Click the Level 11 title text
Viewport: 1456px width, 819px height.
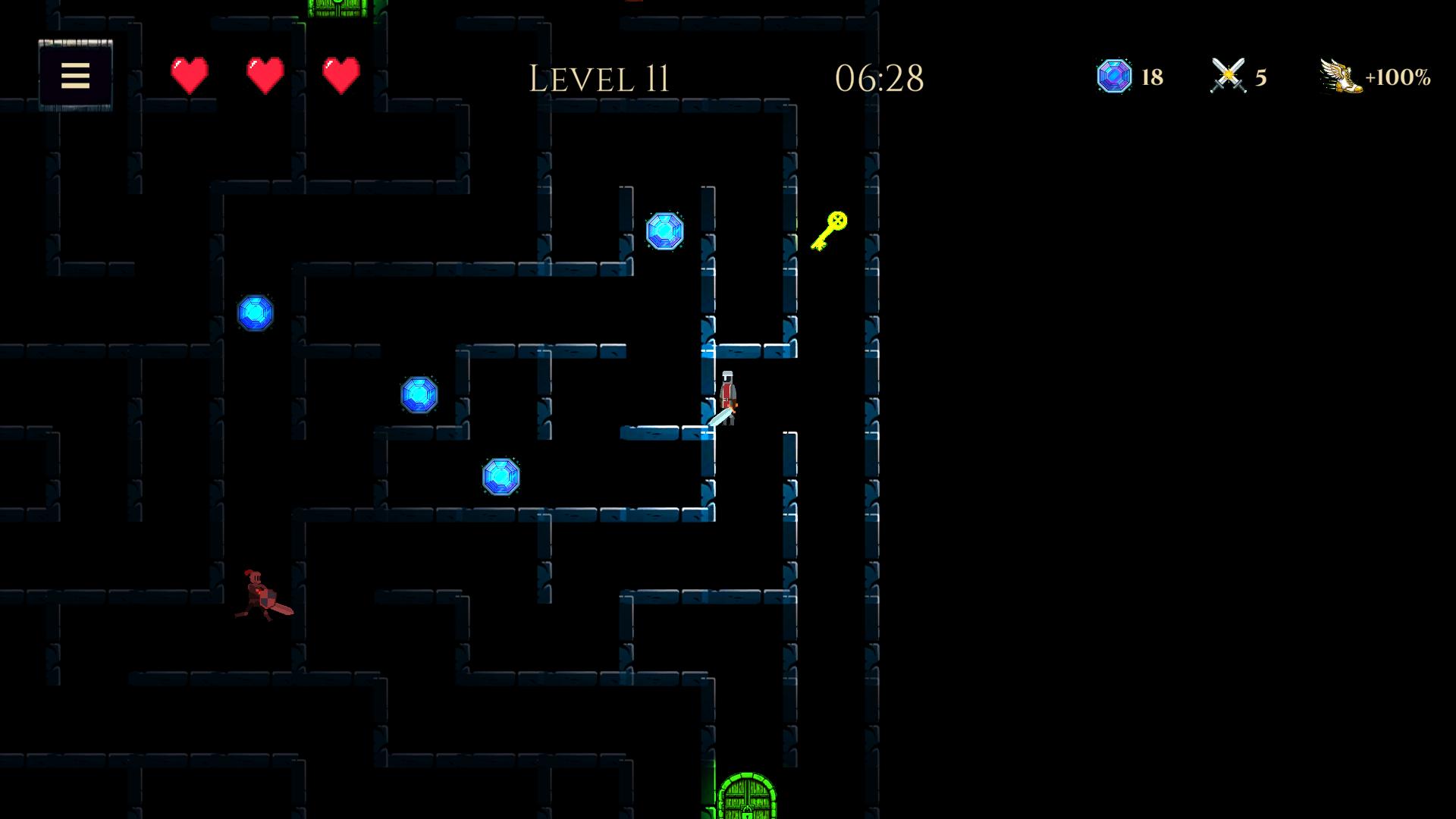coord(600,78)
